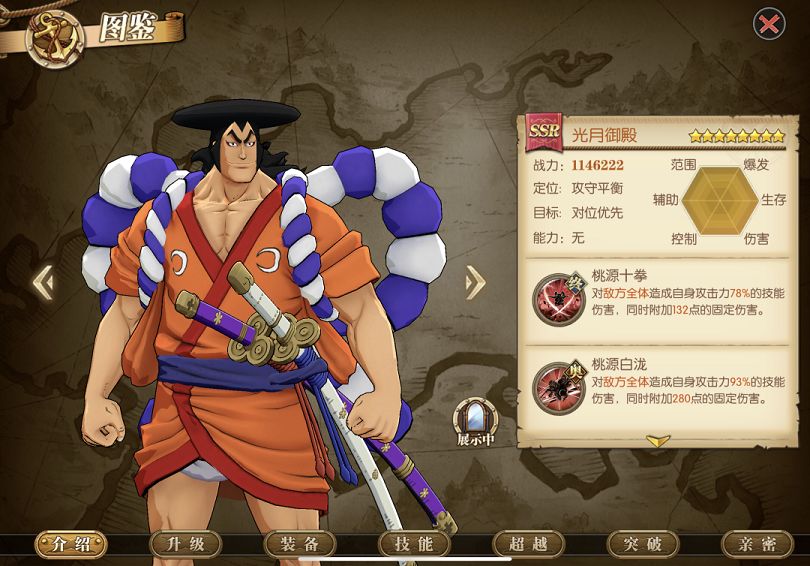Image resolution: width=810 pixels, height=566 pixels.
Task: Click the left arrow for previous character
Action: coord(43,283)
